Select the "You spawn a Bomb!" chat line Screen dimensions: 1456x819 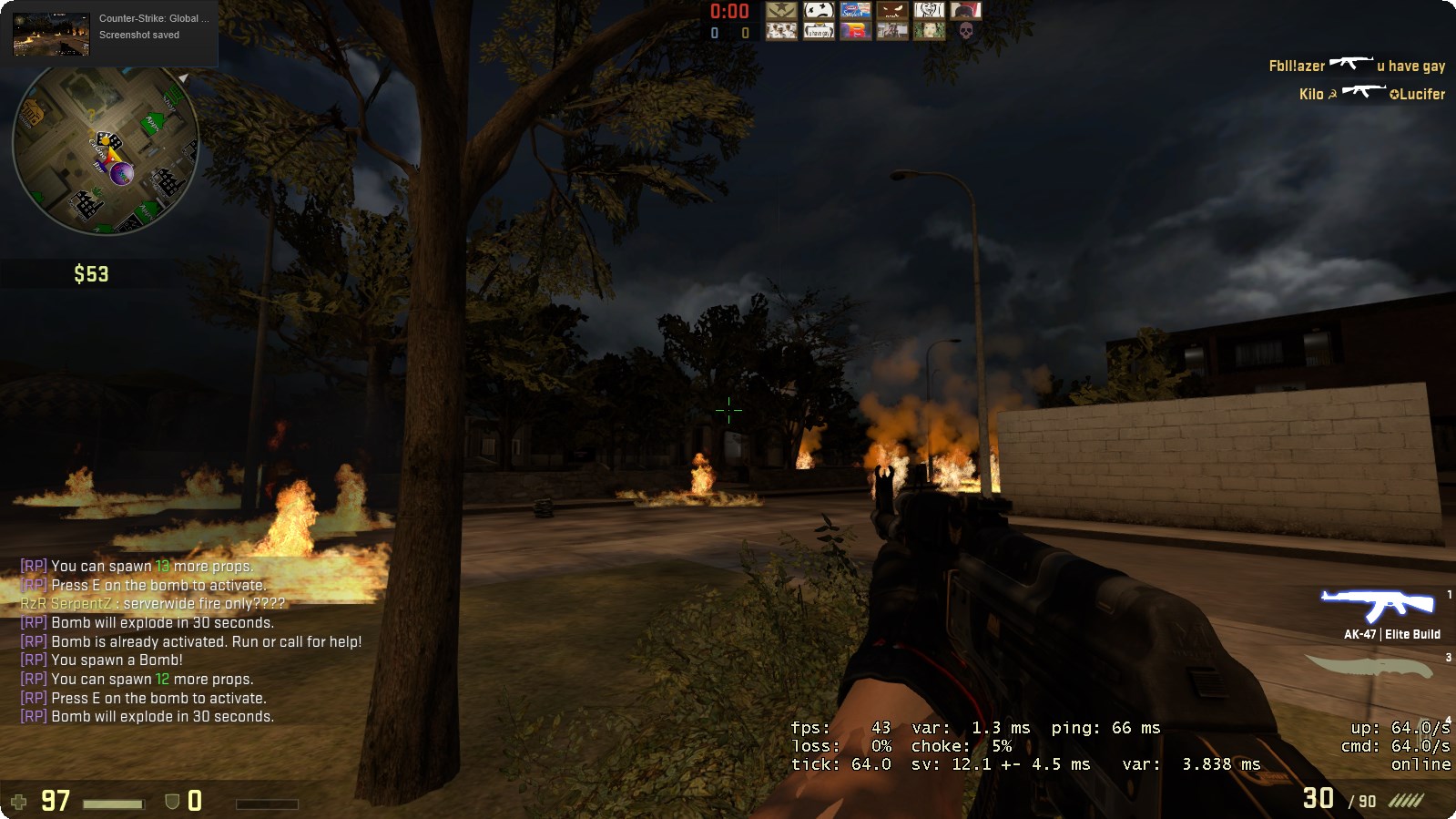(102, 660)
